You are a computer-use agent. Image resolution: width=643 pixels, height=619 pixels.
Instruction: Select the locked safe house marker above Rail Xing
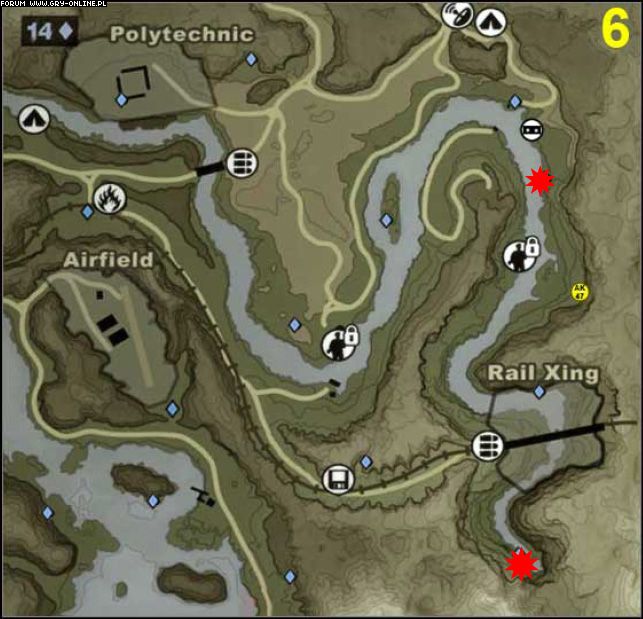(x=520, y=254)
